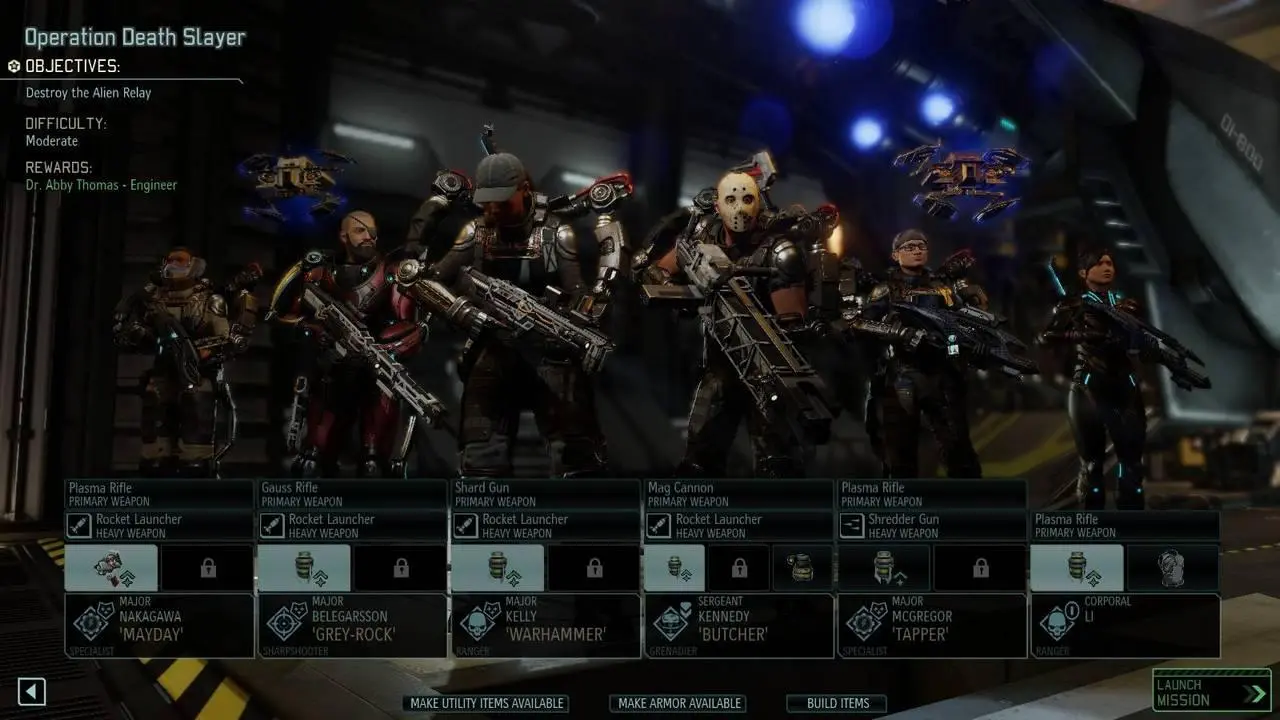Edit Kennedy's Mag Cannon primary weapon
Image resolution: width=1280 pixels, height=720 pixels.
(739, 494)
